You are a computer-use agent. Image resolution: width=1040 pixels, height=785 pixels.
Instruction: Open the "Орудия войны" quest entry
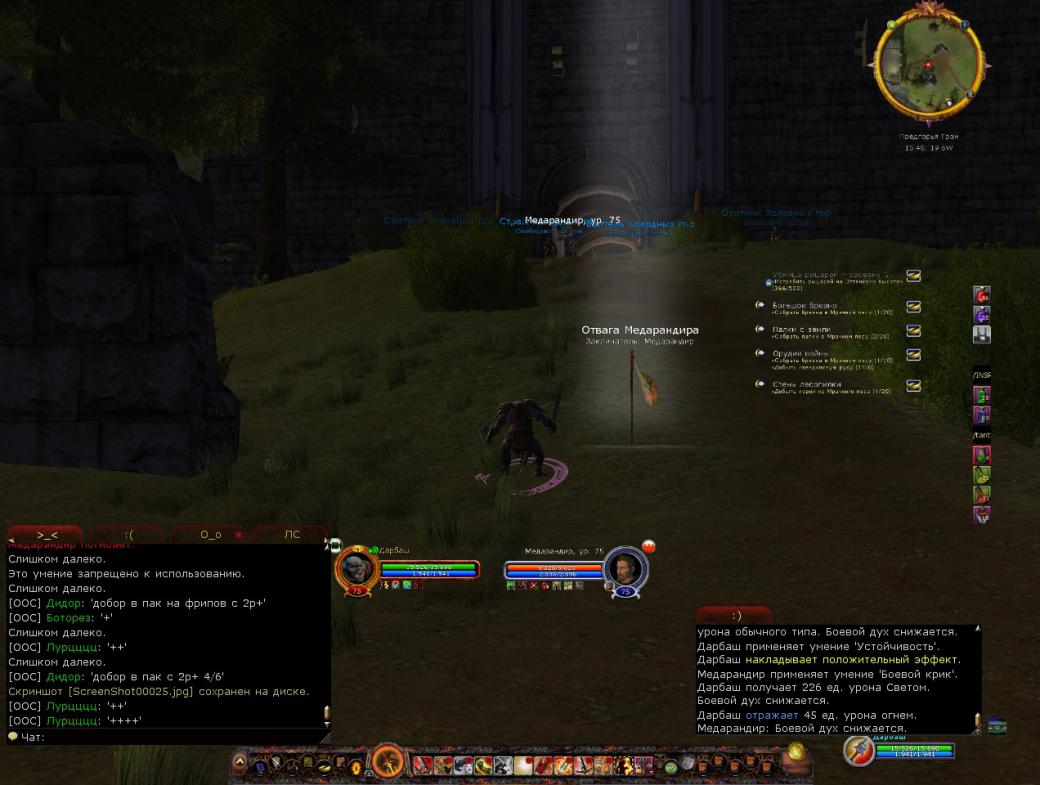tap(801, 353)
